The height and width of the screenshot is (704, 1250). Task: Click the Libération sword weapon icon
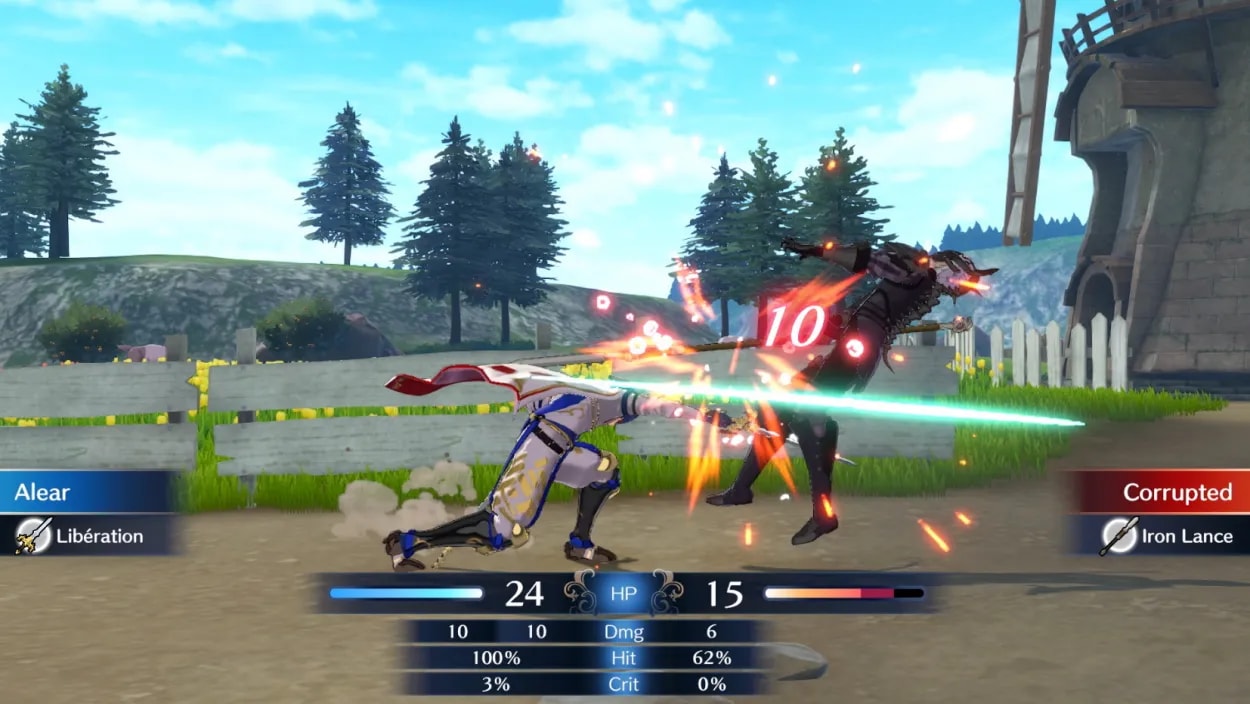pos(33,536)
